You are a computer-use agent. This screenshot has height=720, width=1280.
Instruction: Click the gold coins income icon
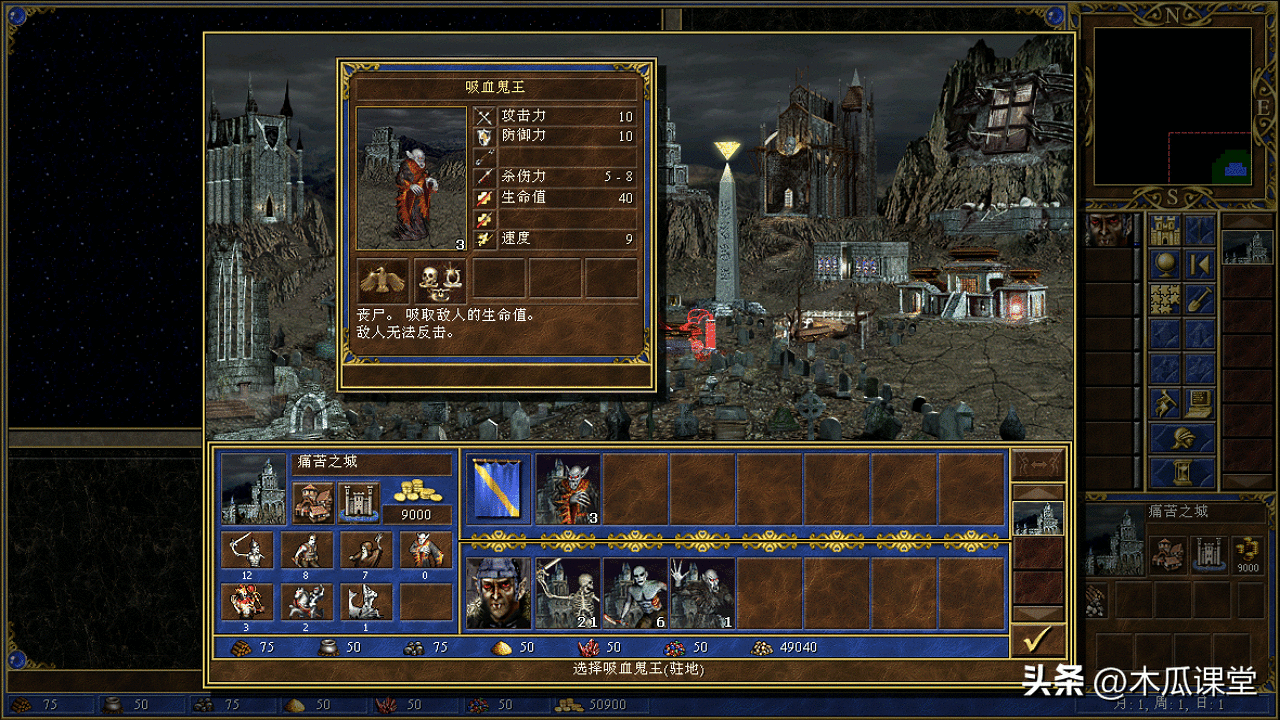(x=417, y=491)
